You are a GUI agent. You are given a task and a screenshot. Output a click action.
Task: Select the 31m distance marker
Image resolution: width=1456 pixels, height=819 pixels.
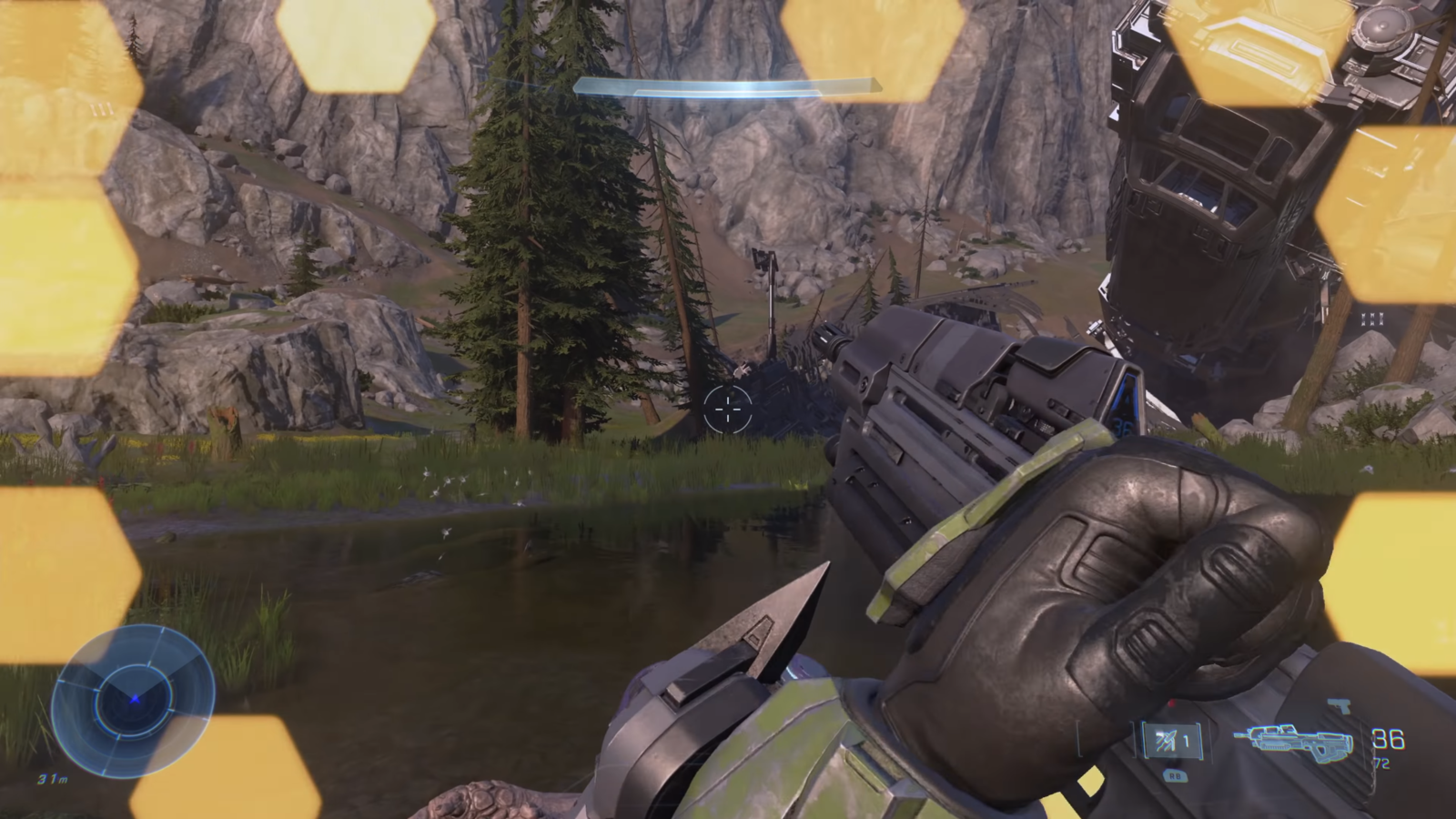pyautogui.click(x=53, y=779)
